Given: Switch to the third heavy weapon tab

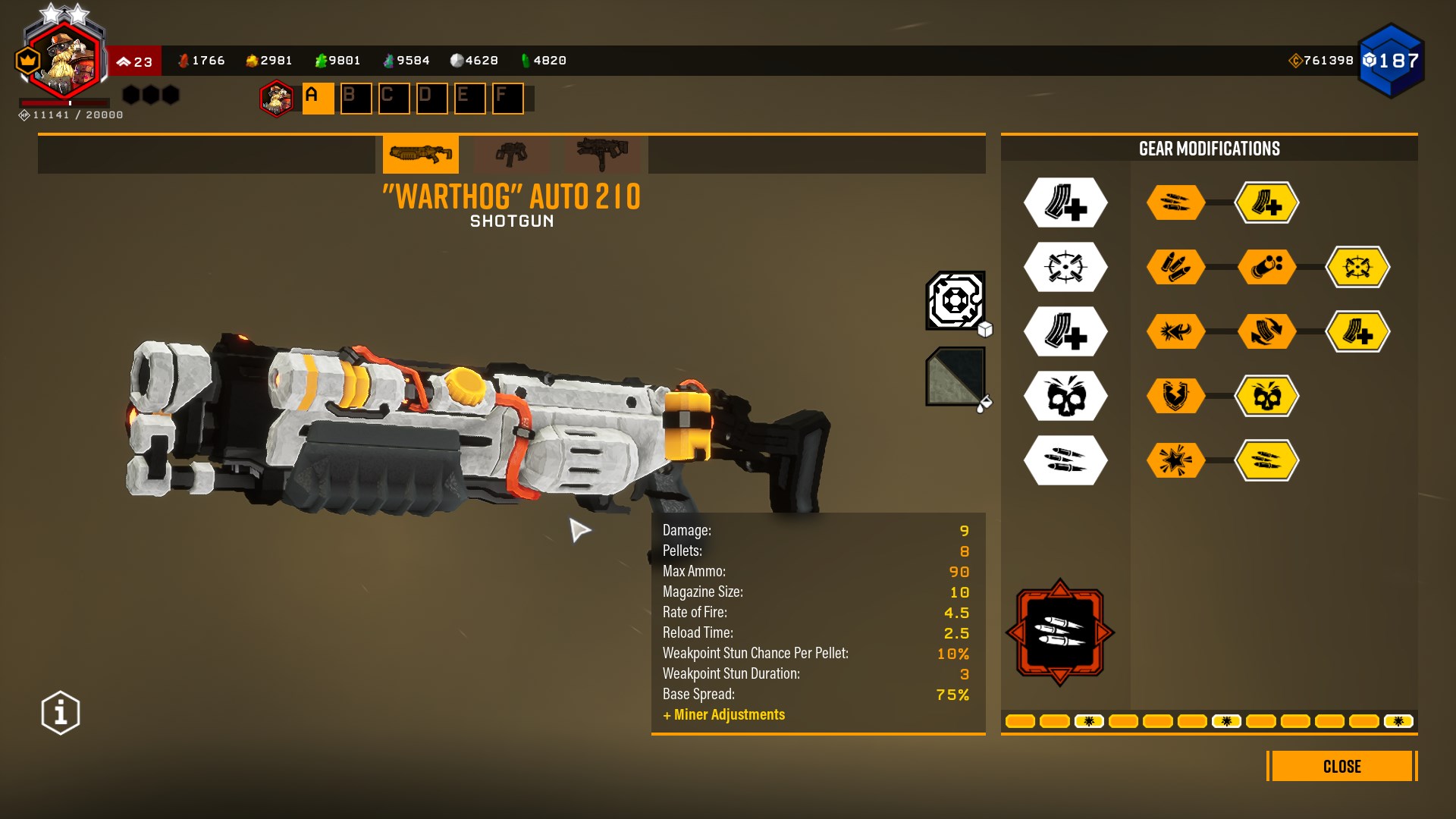Looking at the screenshot, I should coord(603,155).
